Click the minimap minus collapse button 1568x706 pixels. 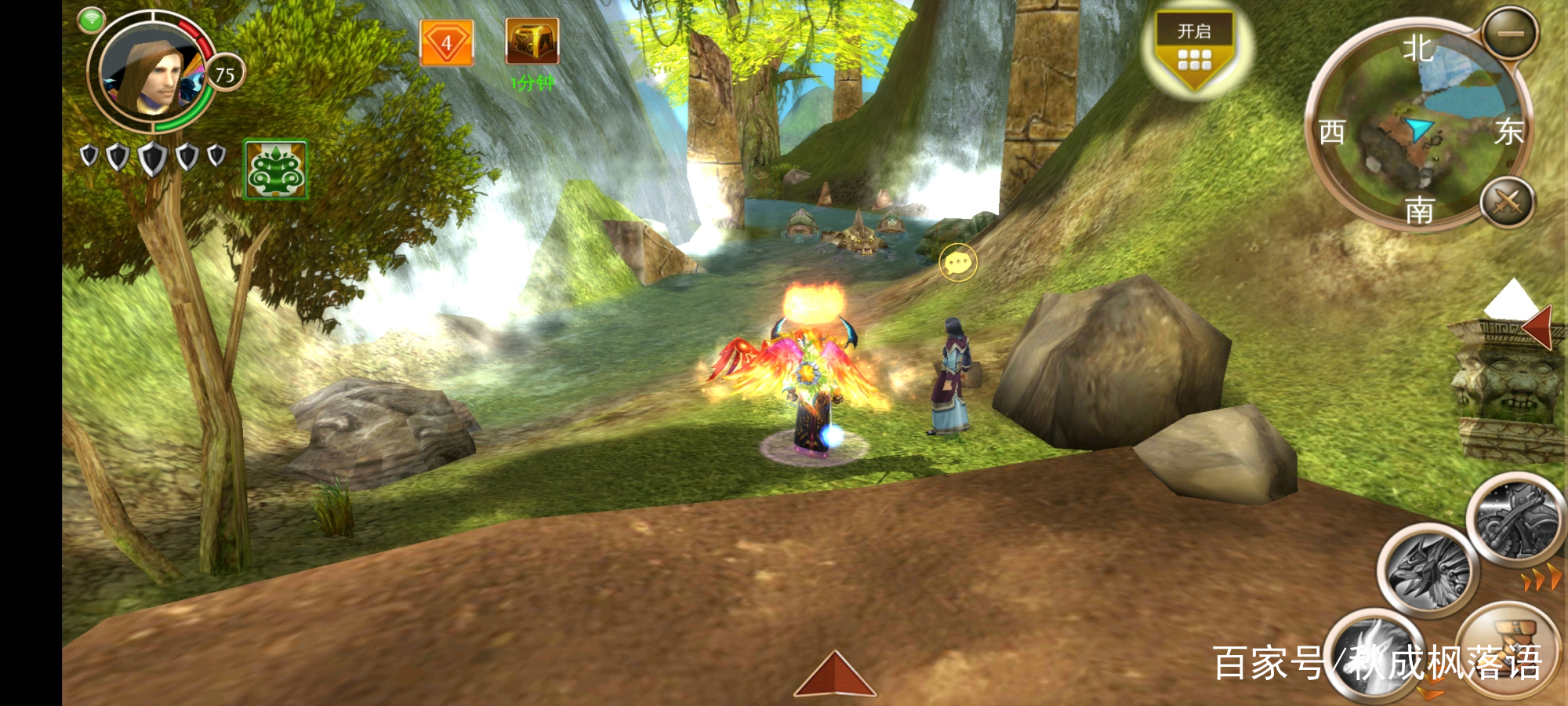1511,34
